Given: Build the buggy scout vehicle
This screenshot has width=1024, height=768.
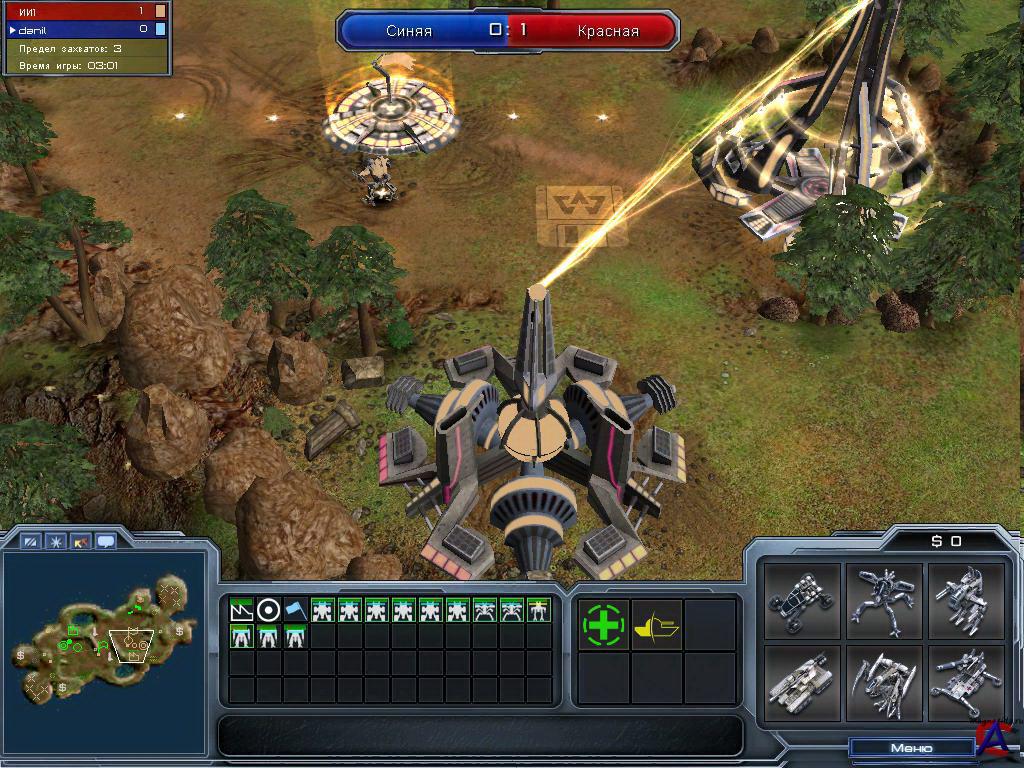Looking at the screenshot, I should 798,602.
